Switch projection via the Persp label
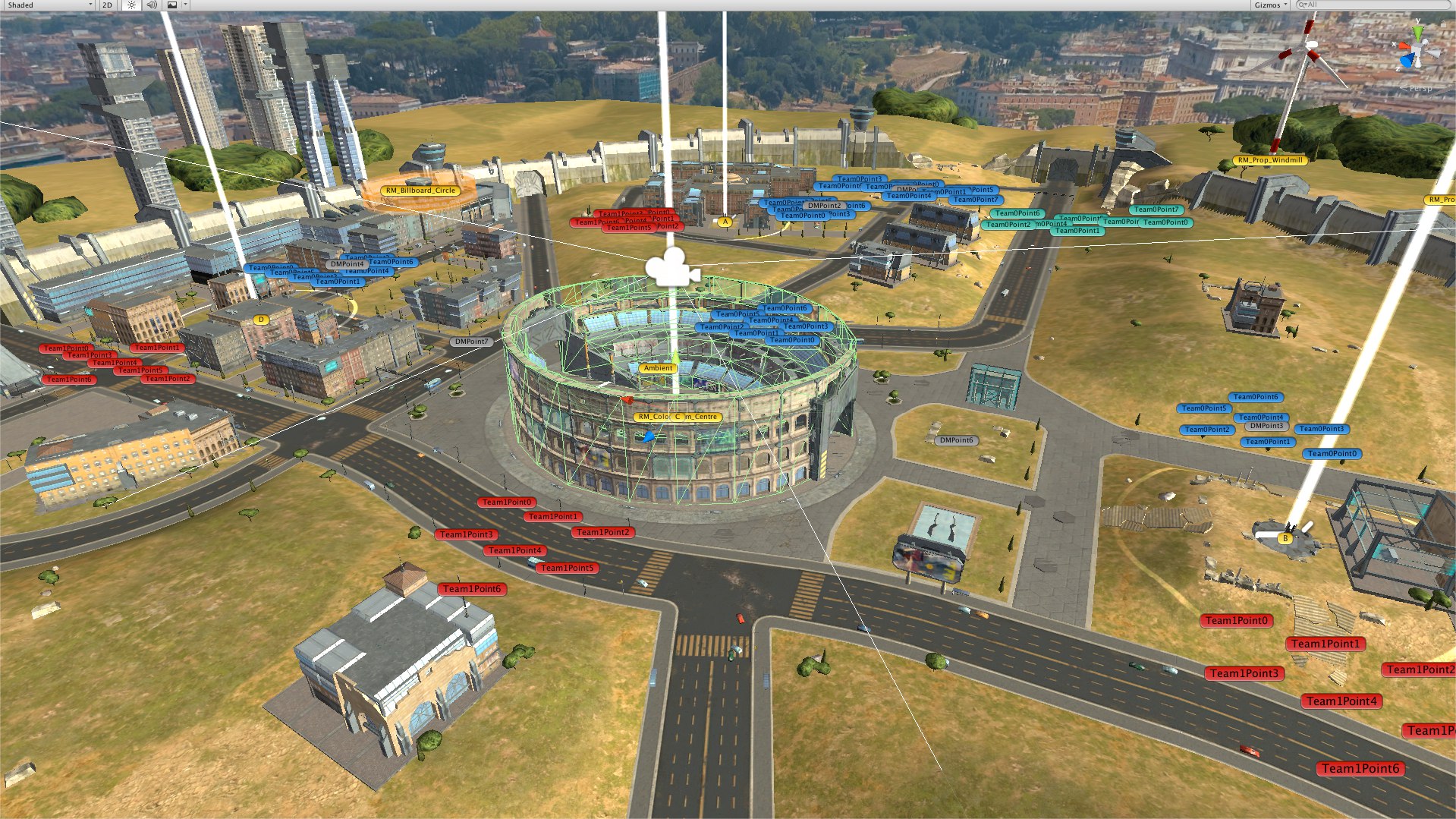Screen dimensions: 1456x819 click(x=1420, y=89)
